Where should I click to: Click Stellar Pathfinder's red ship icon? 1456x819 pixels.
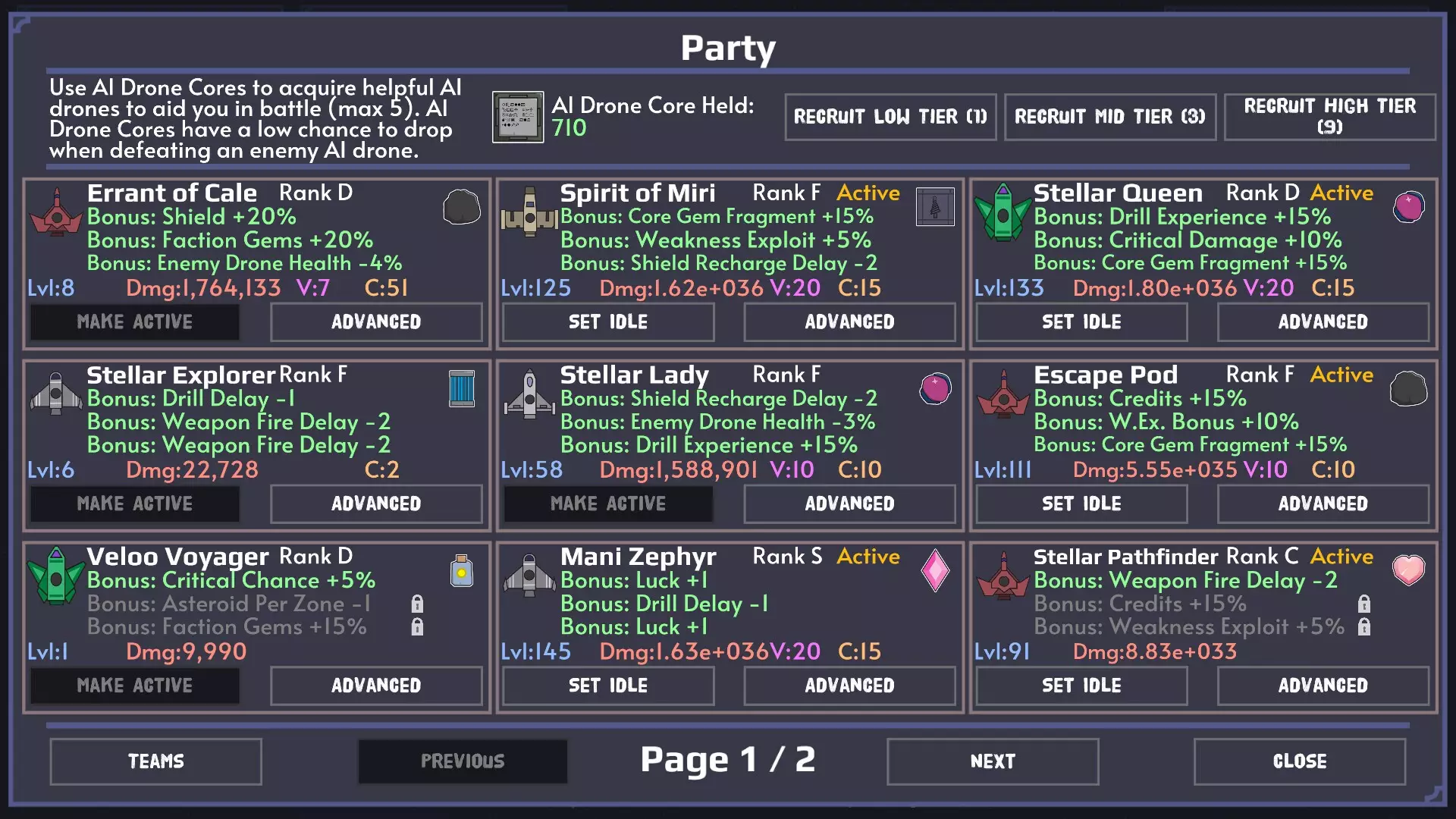pos(1003,575)
